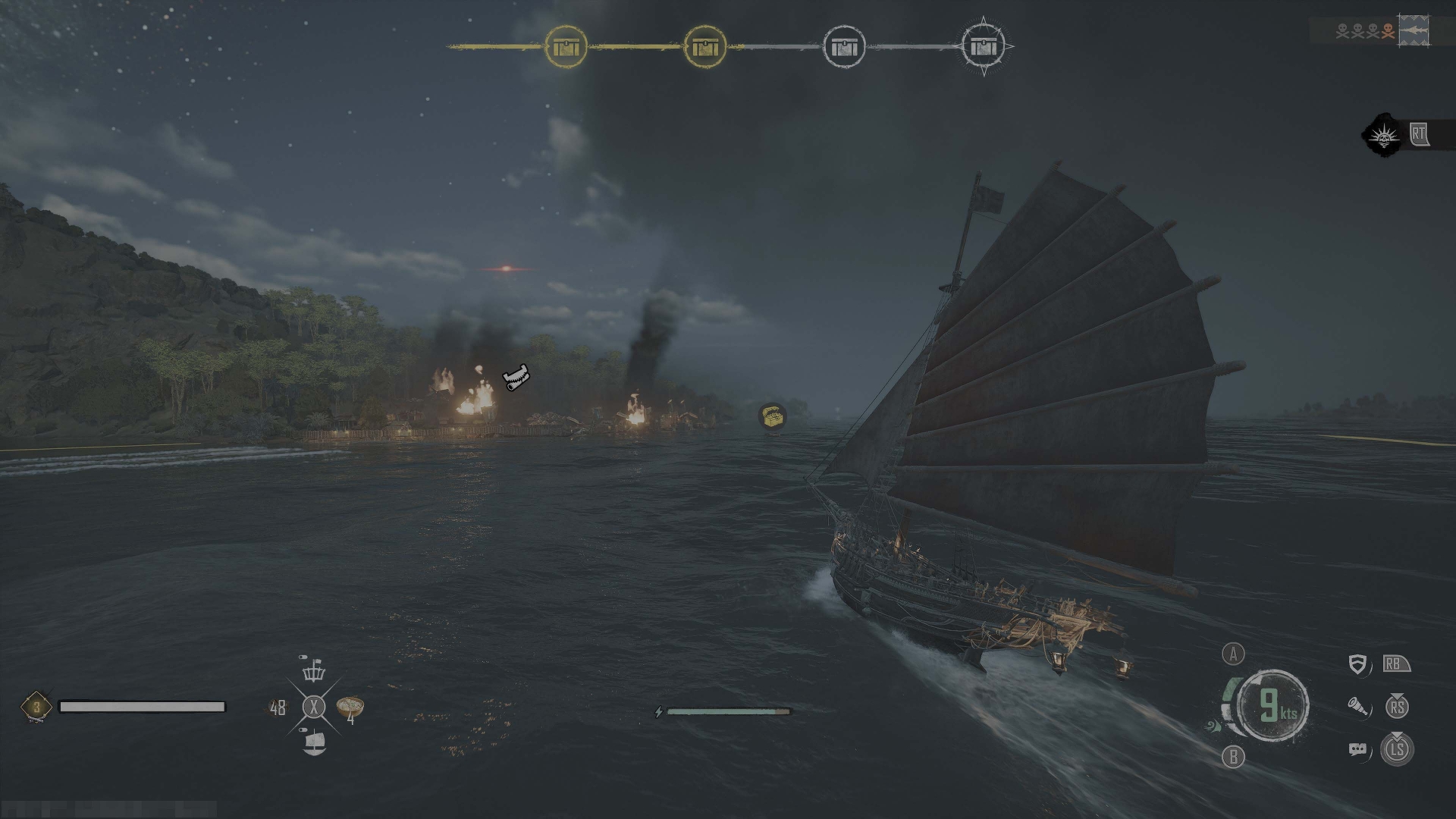Select the saw resource marker

(x=516, y=377)
